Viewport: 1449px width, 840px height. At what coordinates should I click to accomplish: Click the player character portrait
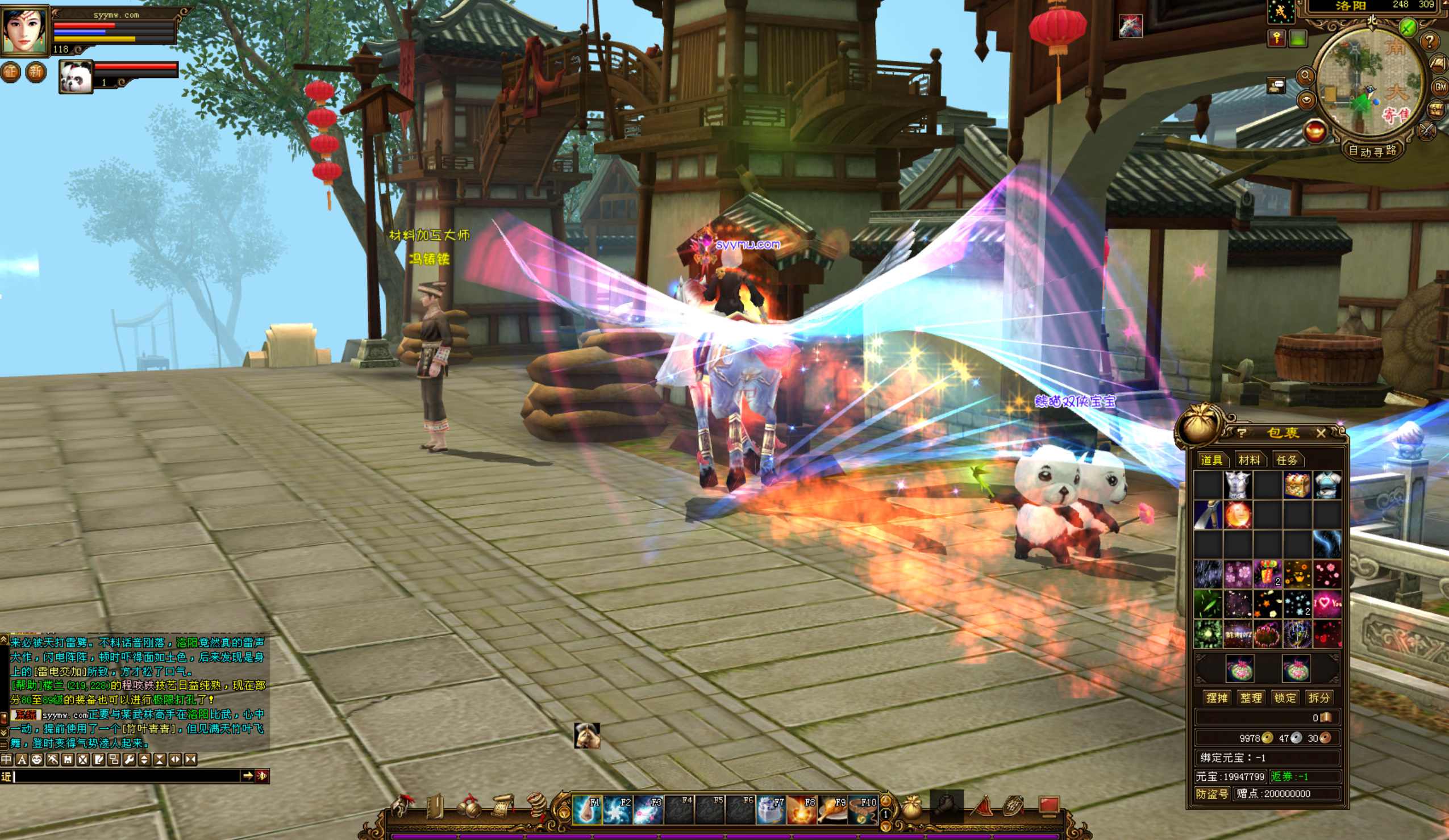(x=24, y=29)
